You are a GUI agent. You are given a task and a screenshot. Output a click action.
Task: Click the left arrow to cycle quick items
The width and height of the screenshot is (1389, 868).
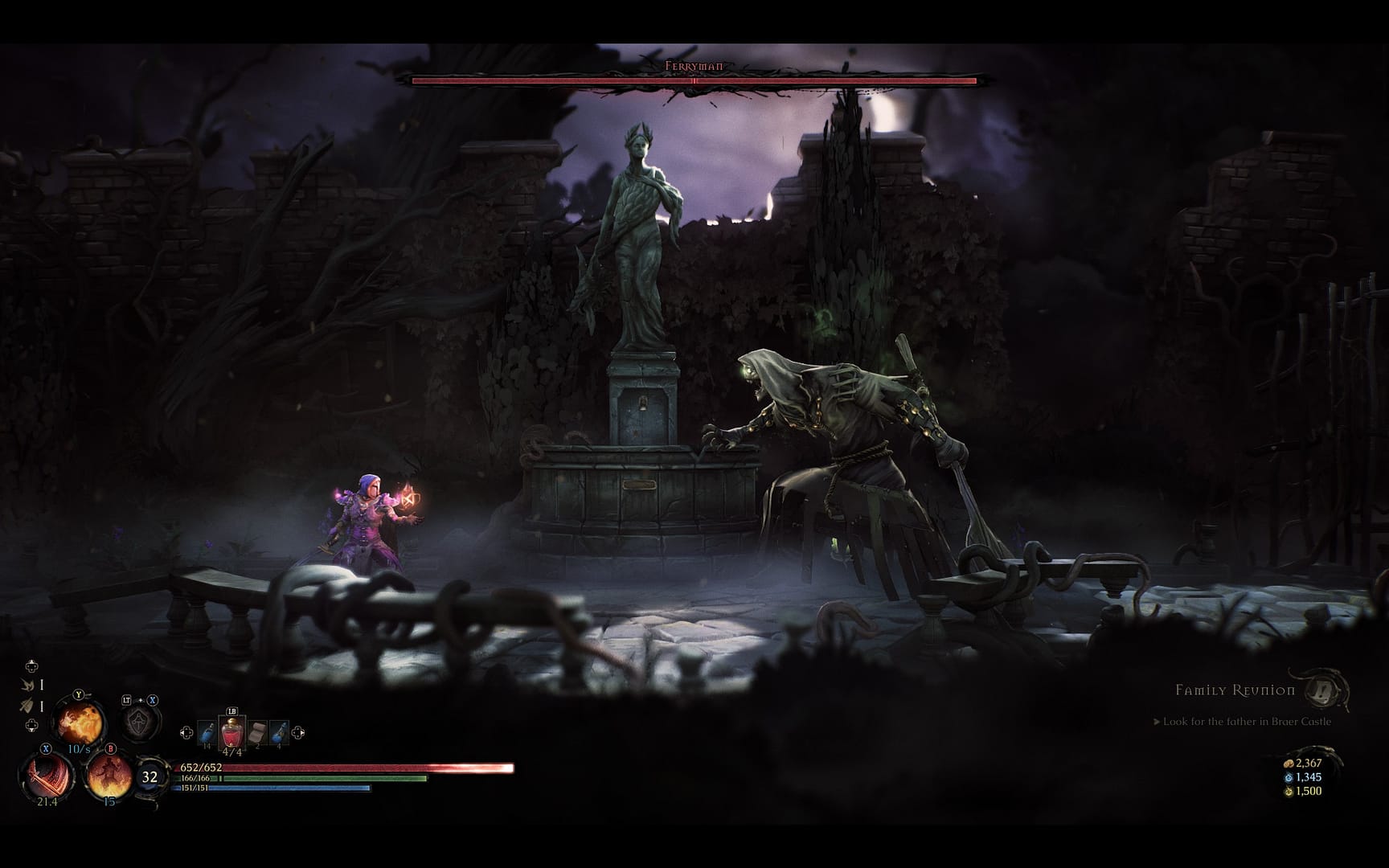coord(187,731)
